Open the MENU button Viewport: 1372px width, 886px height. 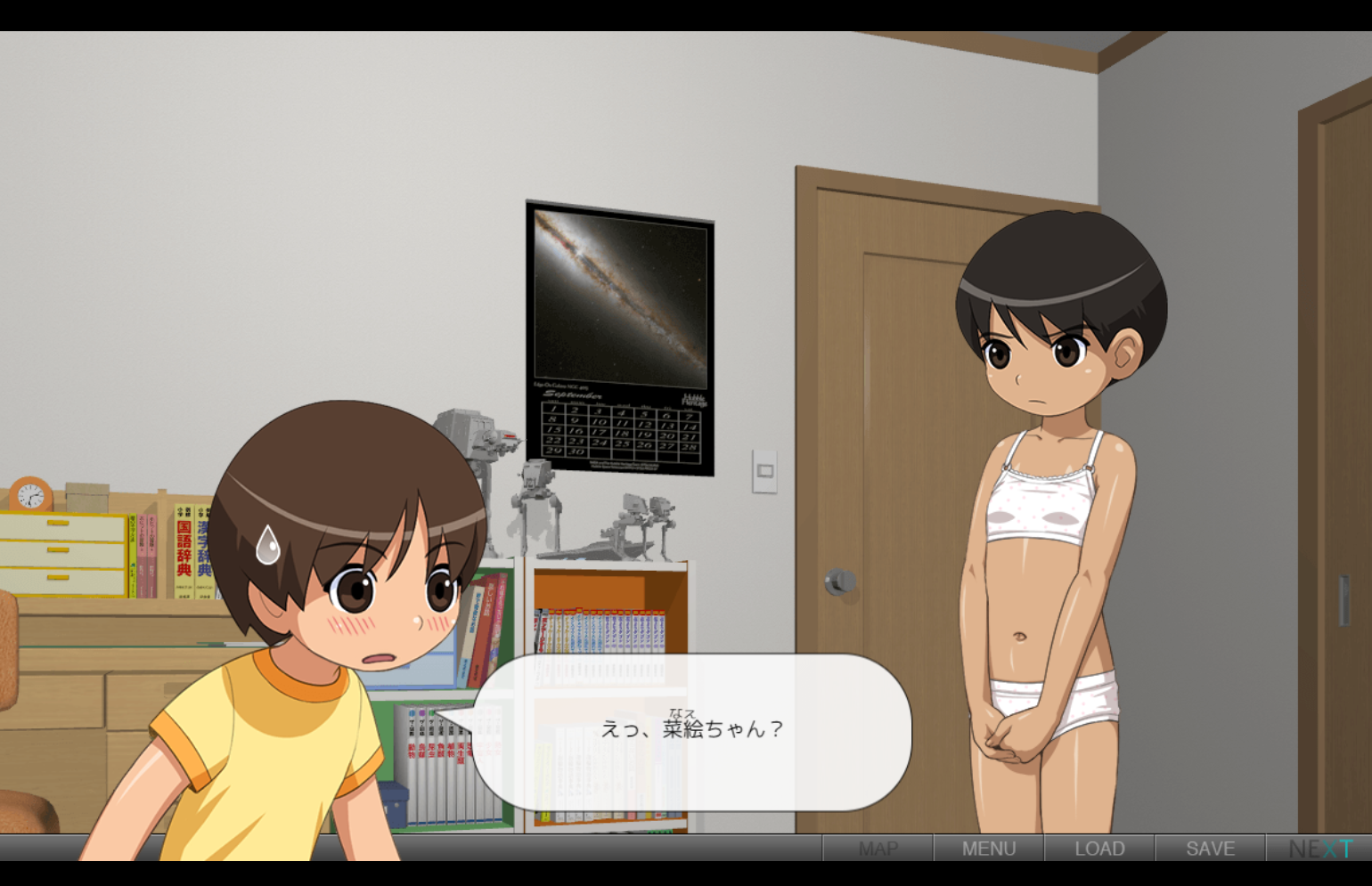click(988, 849)
